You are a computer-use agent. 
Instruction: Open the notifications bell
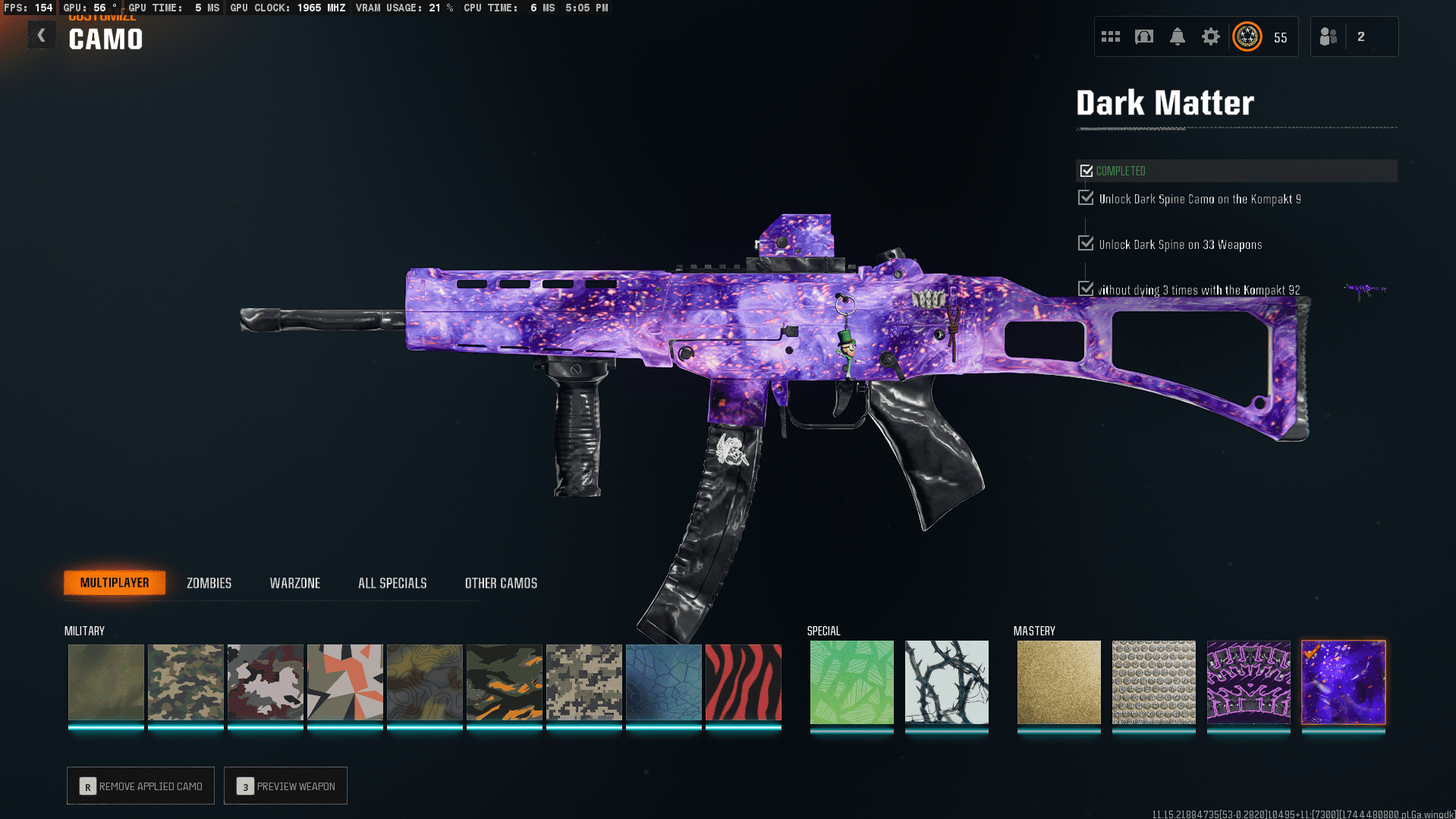[x=1177, y=36]
